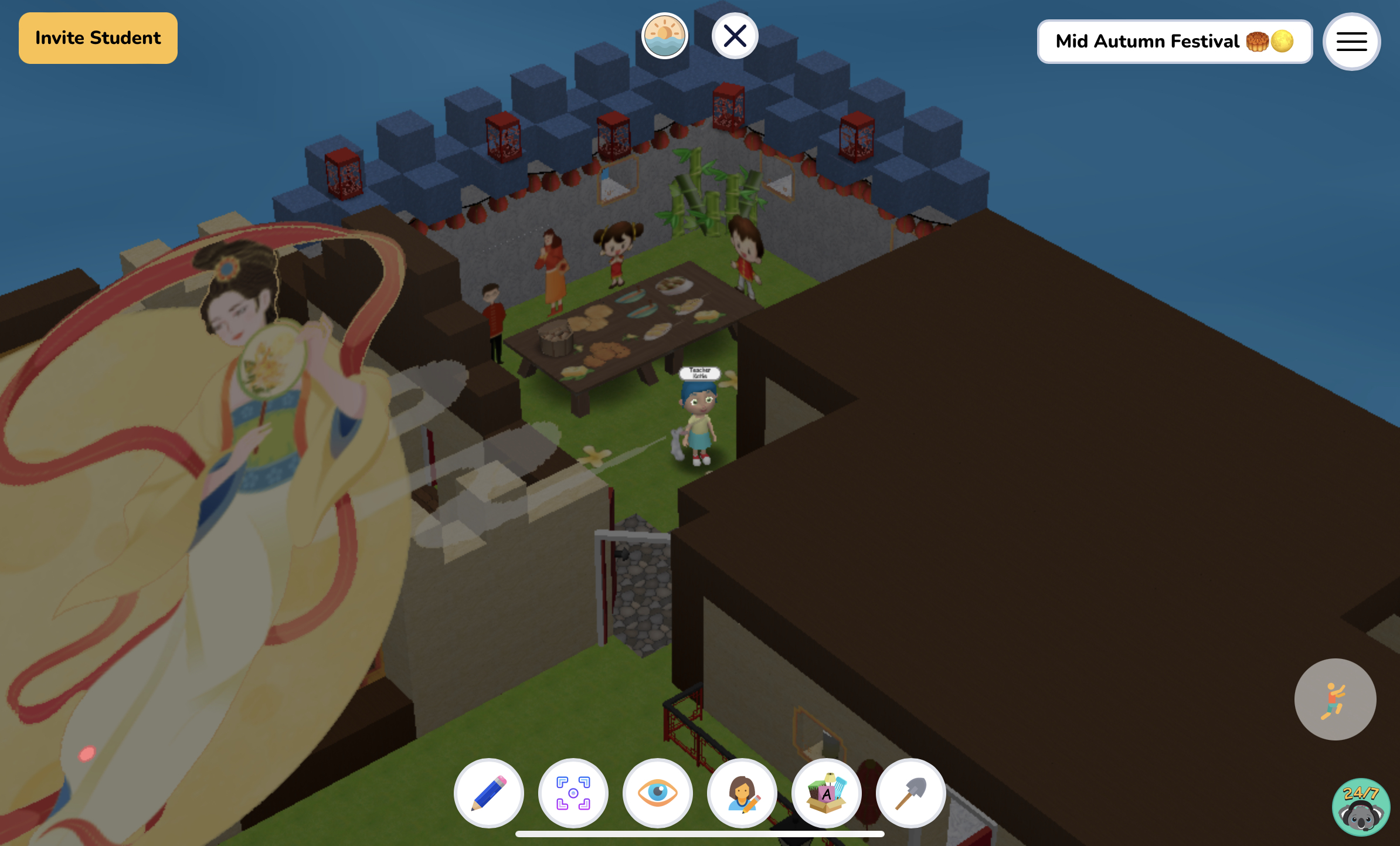Select the shovel digging tool
Viewport: 1400px width, 846px height.
click(x=910, y=793)
